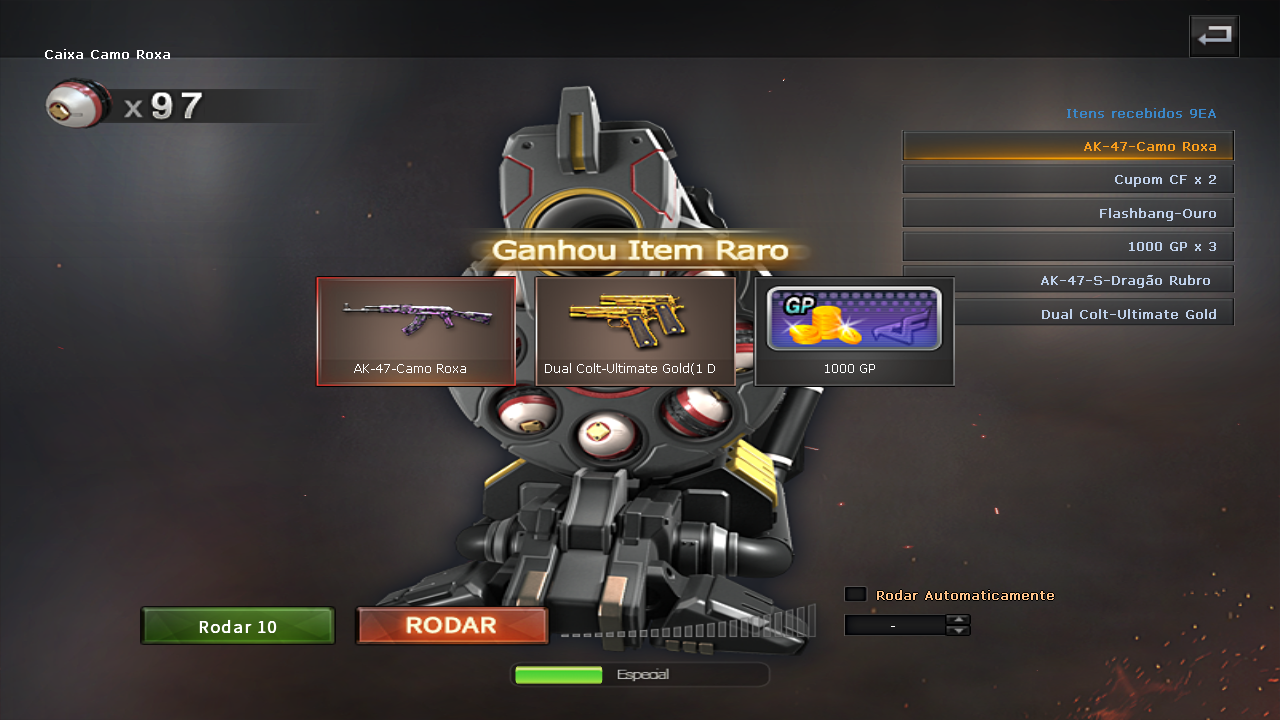This screenshot has height=720, width=1280.
Task: Click the auto-spin count field
Action: coord(894,625)
